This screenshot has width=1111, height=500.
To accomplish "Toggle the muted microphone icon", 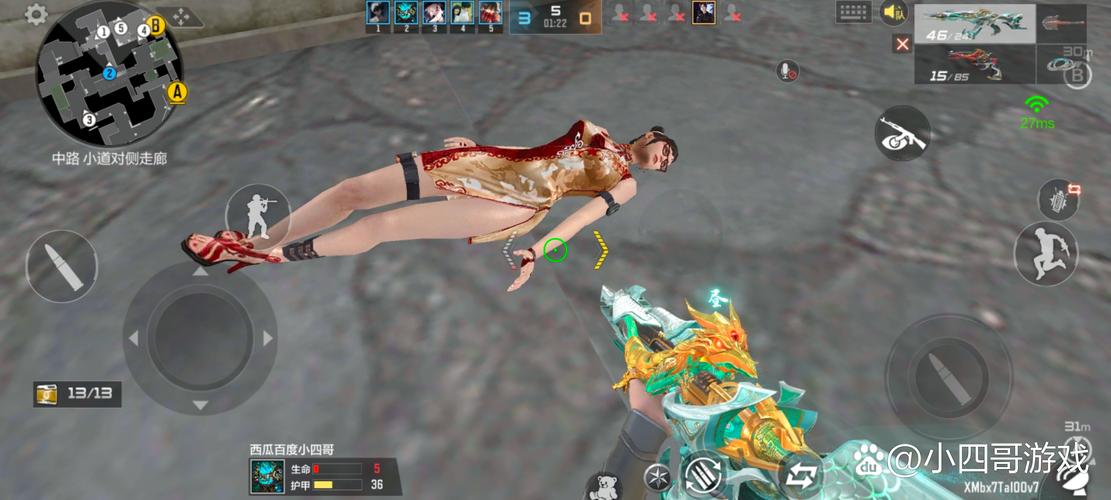I will pyautogui.click(x=788, y=70).
